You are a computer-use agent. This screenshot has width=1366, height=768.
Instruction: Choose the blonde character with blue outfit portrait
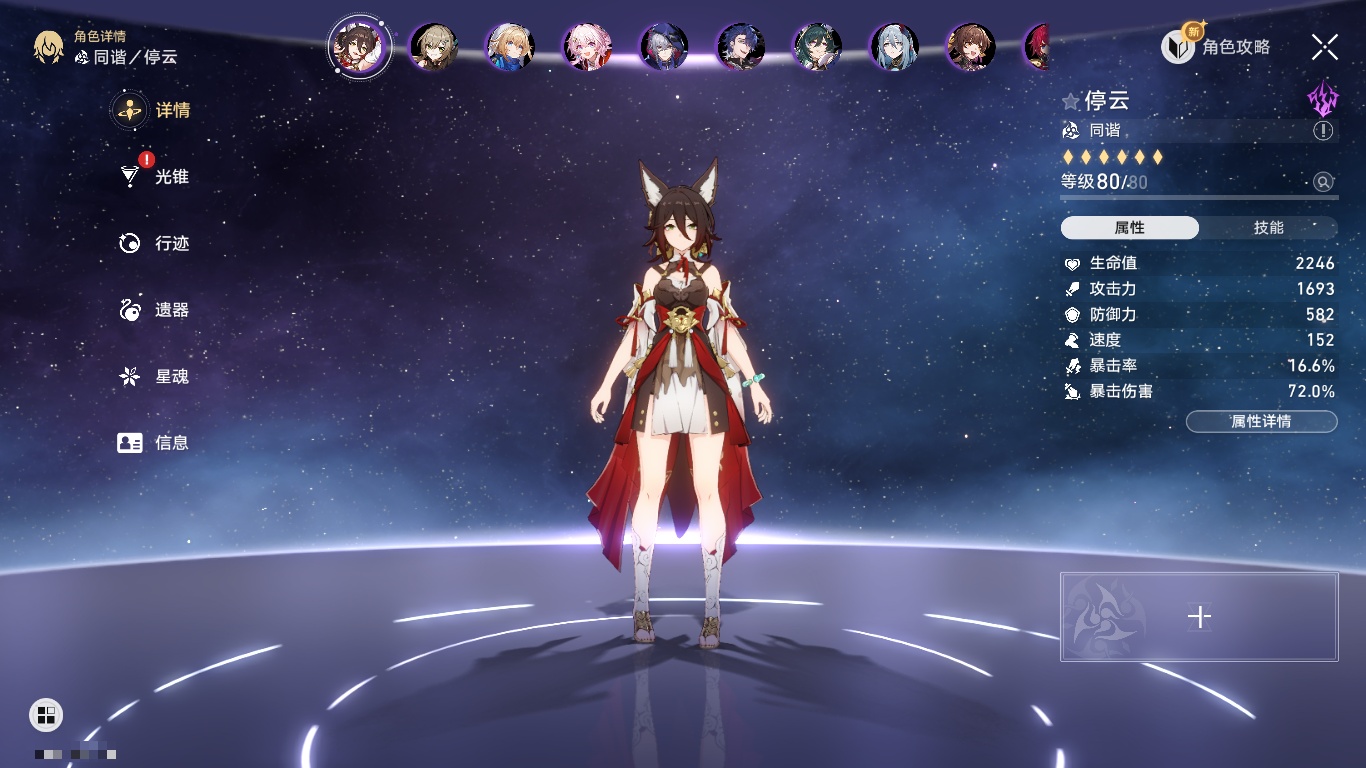pos(510,47)
